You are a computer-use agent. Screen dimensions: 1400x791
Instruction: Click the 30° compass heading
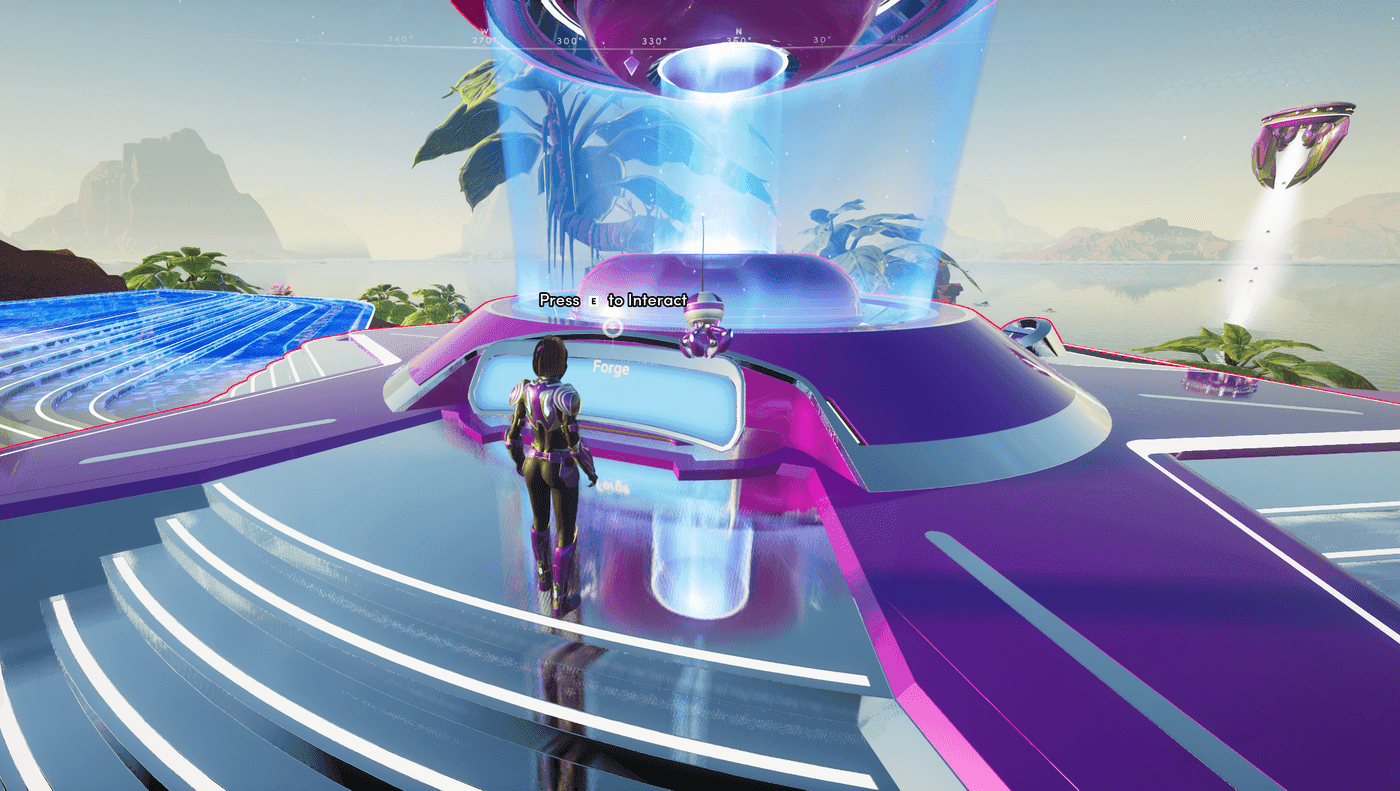pyautogui.click(x=821, y=37)
